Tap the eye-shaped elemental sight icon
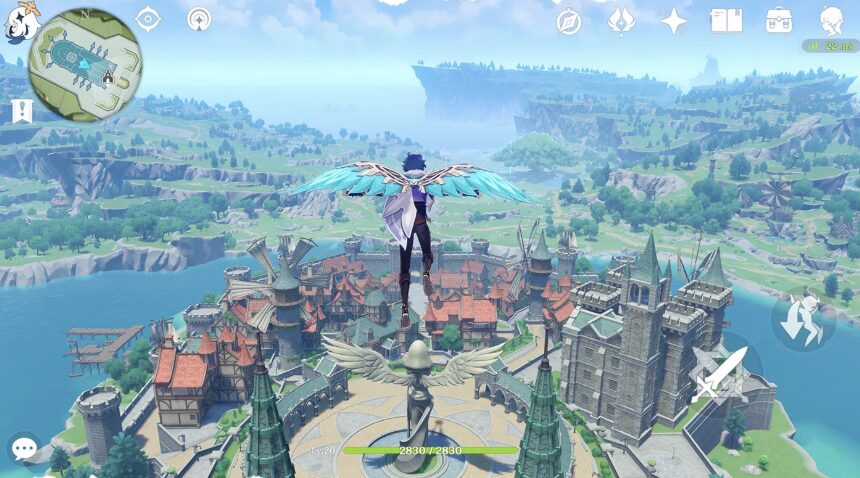Image resolution: width=860 pixels, height=478 pixels. (x=148, y=19)
